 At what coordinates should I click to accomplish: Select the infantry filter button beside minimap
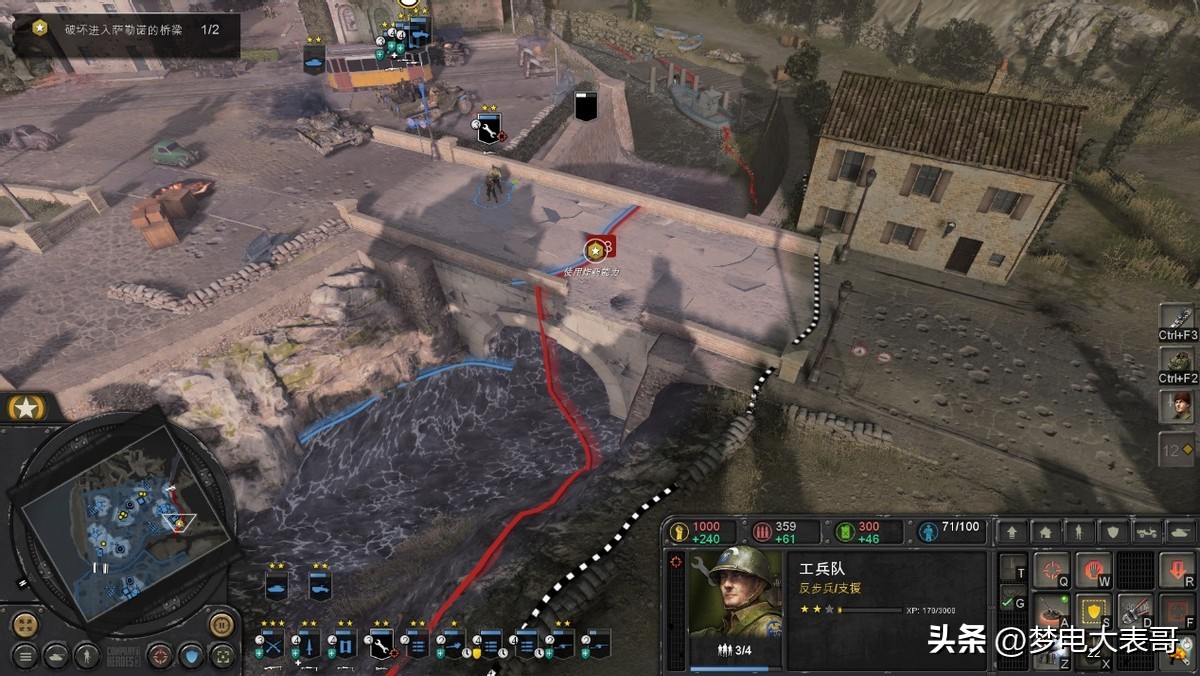point(87,656)
